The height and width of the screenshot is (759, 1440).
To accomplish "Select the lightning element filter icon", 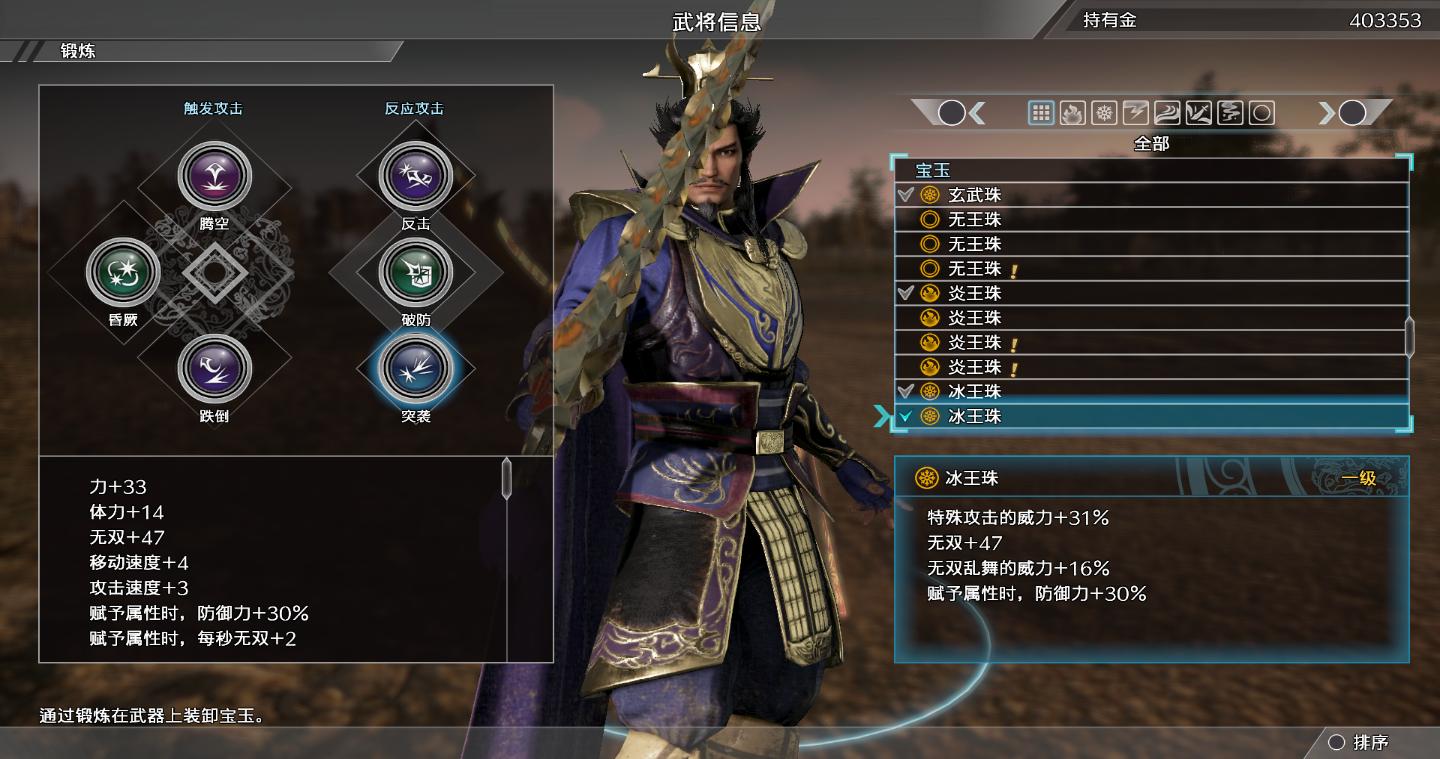I will pos(1135,113).
